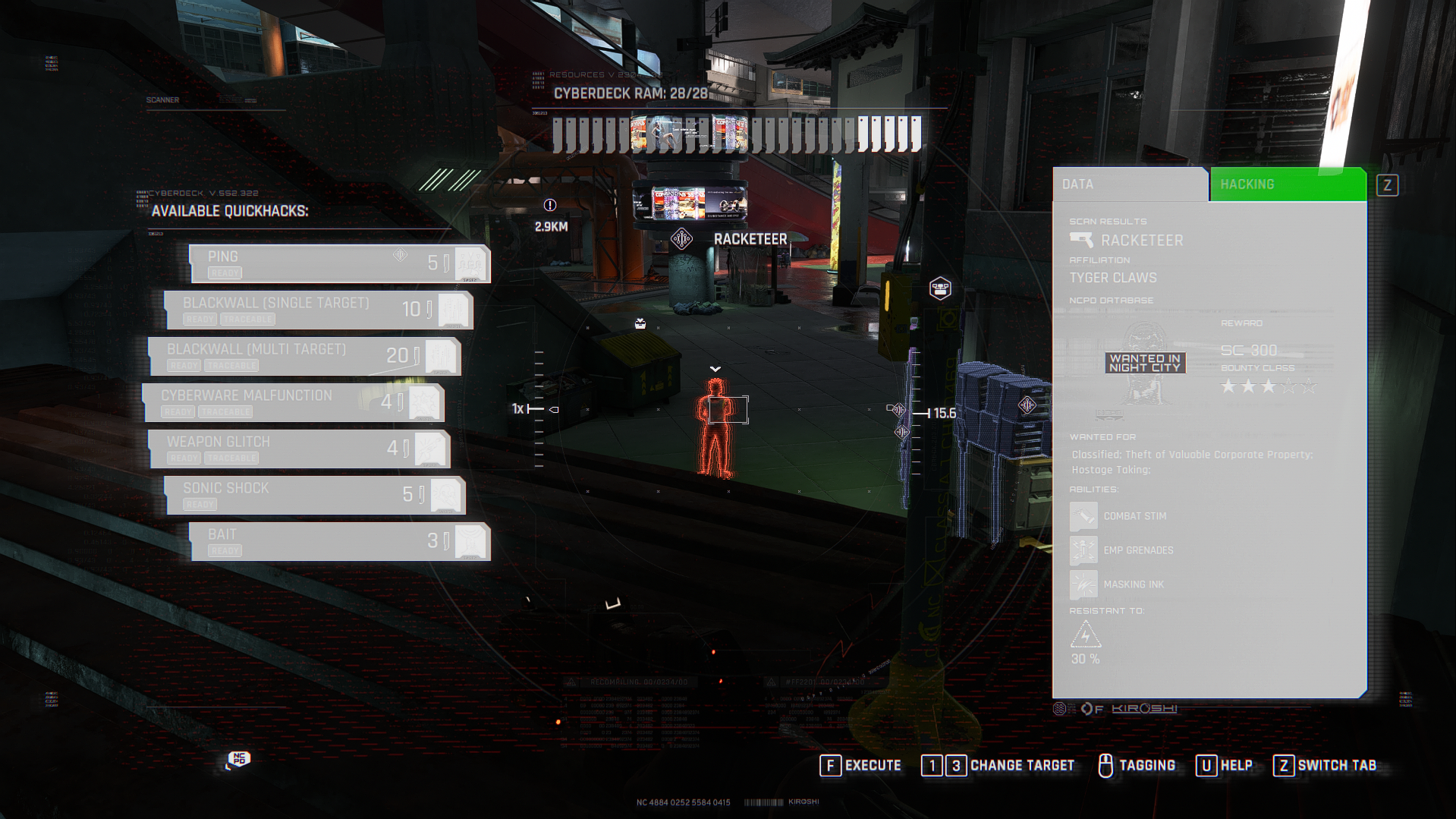Click the Combat Stim ability icon
This screenshot has width=1456, height=819.
point(1083,516)
